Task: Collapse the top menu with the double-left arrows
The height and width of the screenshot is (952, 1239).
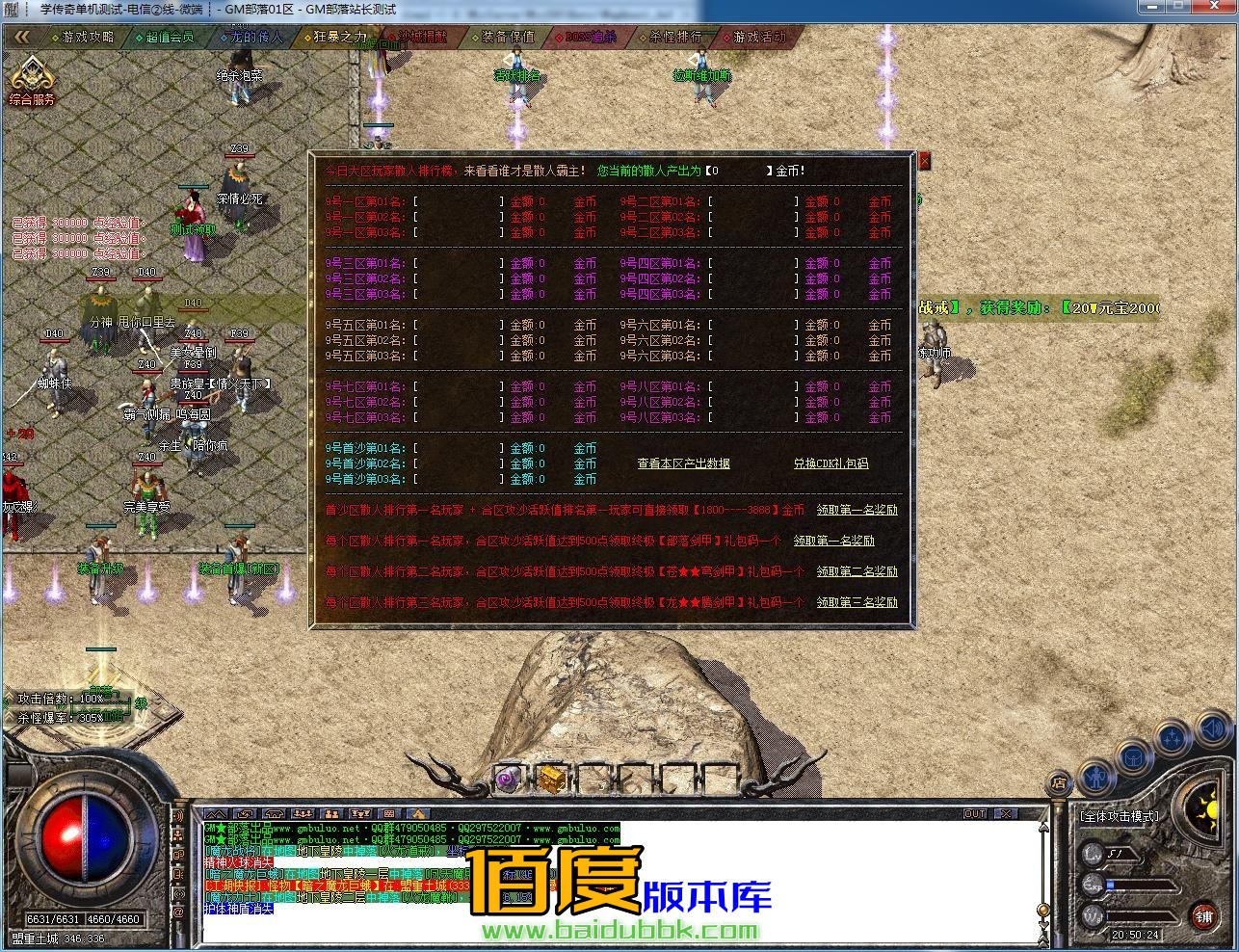Action: [19, 36]
